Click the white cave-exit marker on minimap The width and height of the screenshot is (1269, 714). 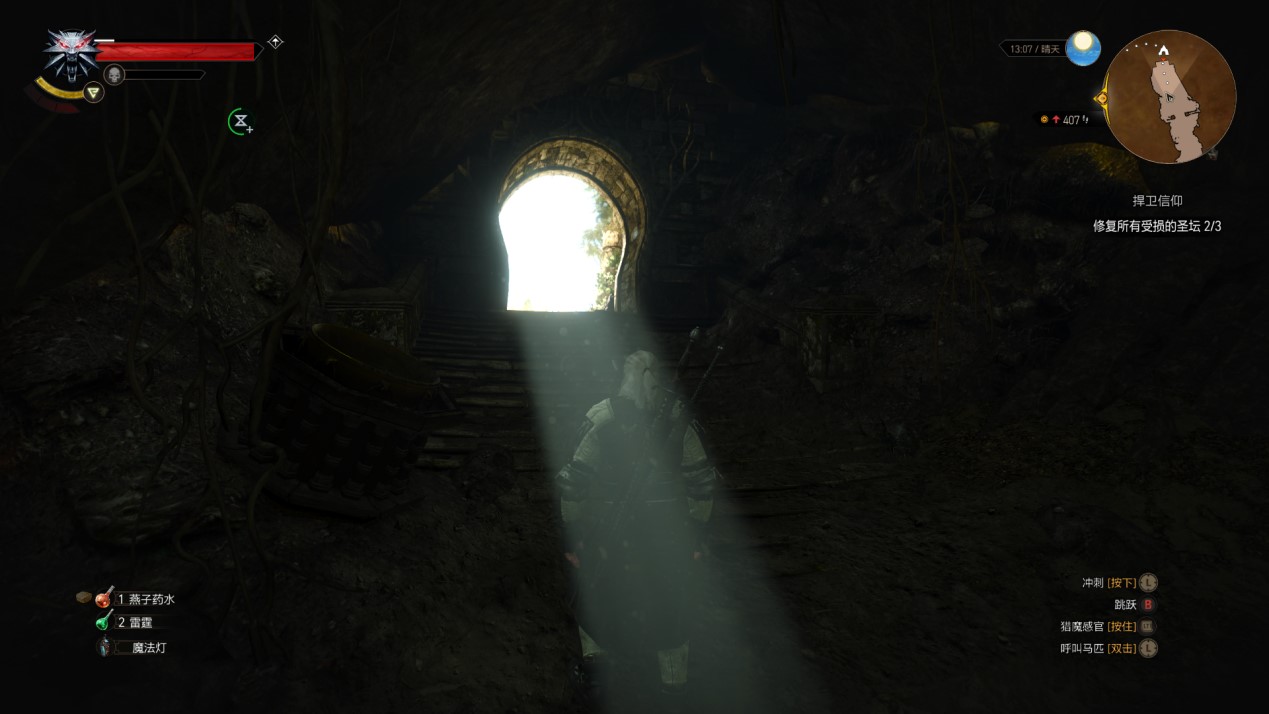click(x=1163, y=50)
